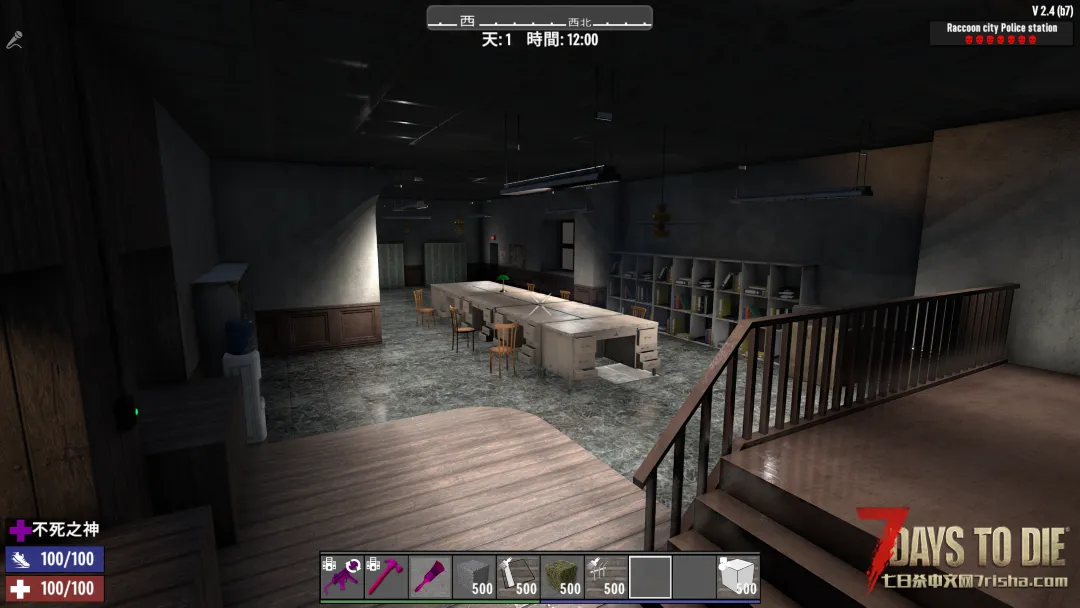The width and height of the screenshot is (1080, 608).
Task: Select the purple submachine gun hotbar slot
Action: [342, 577]
